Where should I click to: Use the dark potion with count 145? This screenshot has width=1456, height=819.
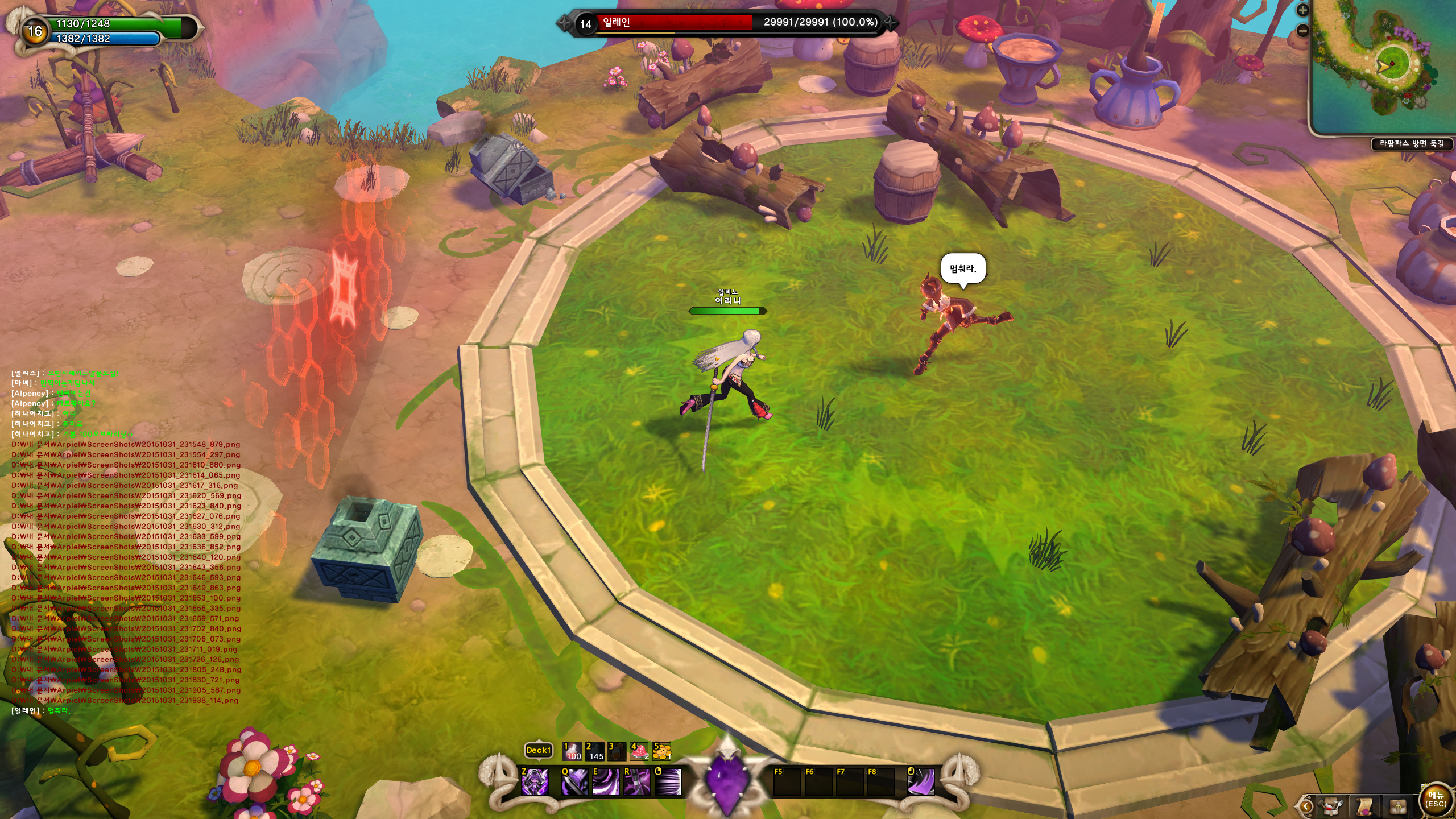click(594, 751)
